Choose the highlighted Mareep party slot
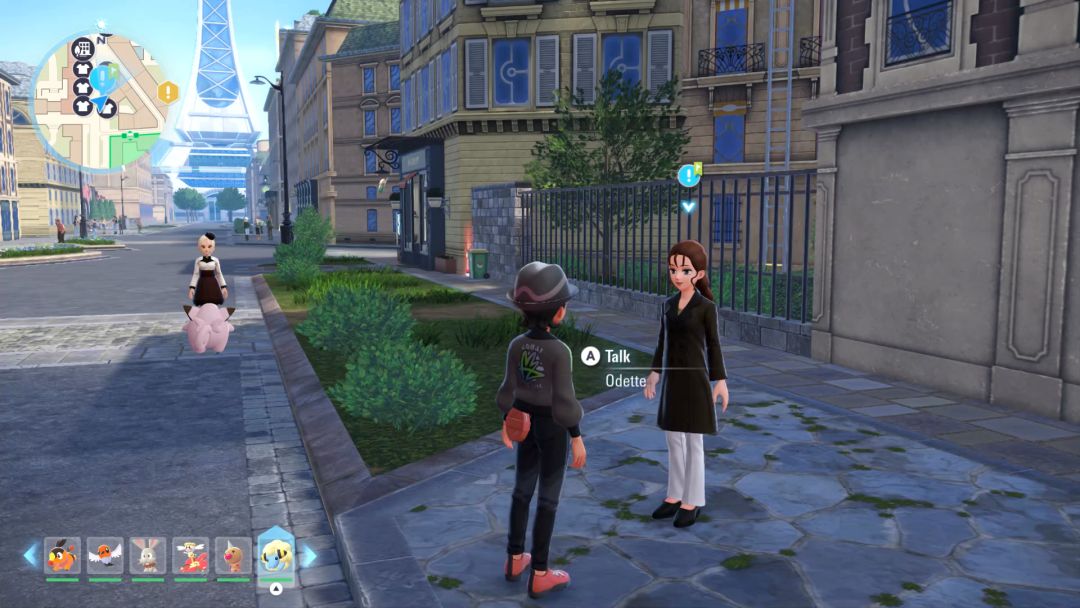Image resolution: width=1080 pixels, height=608 pixels. coord(276,553)
